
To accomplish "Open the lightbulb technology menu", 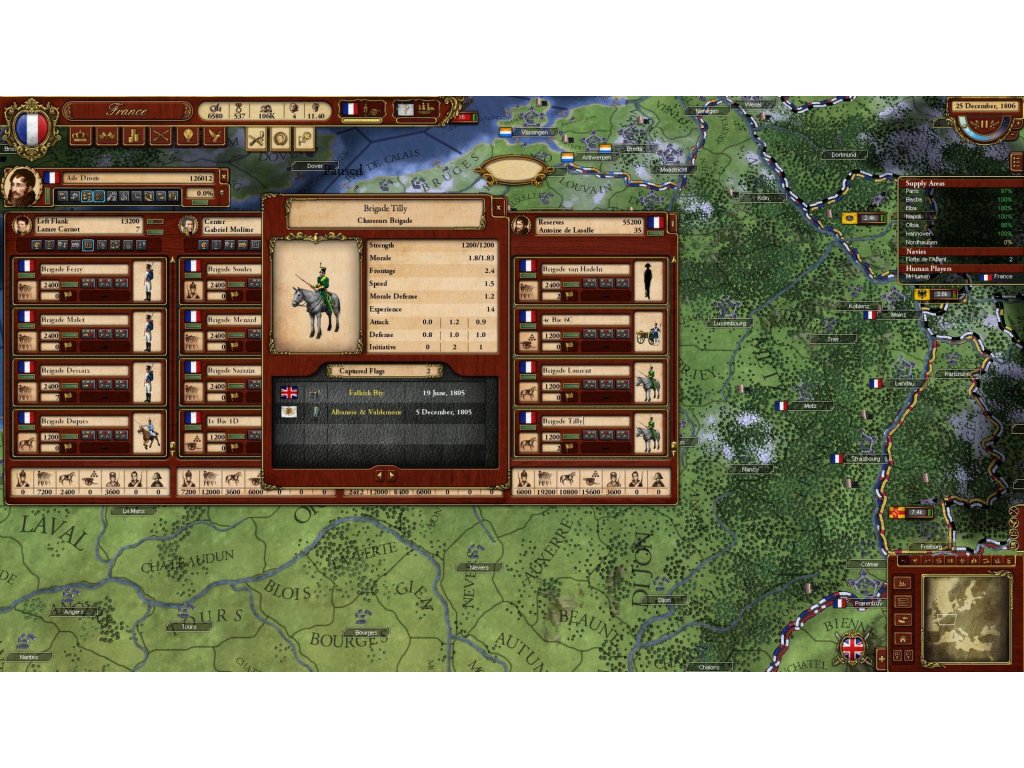I will point(187,136).
